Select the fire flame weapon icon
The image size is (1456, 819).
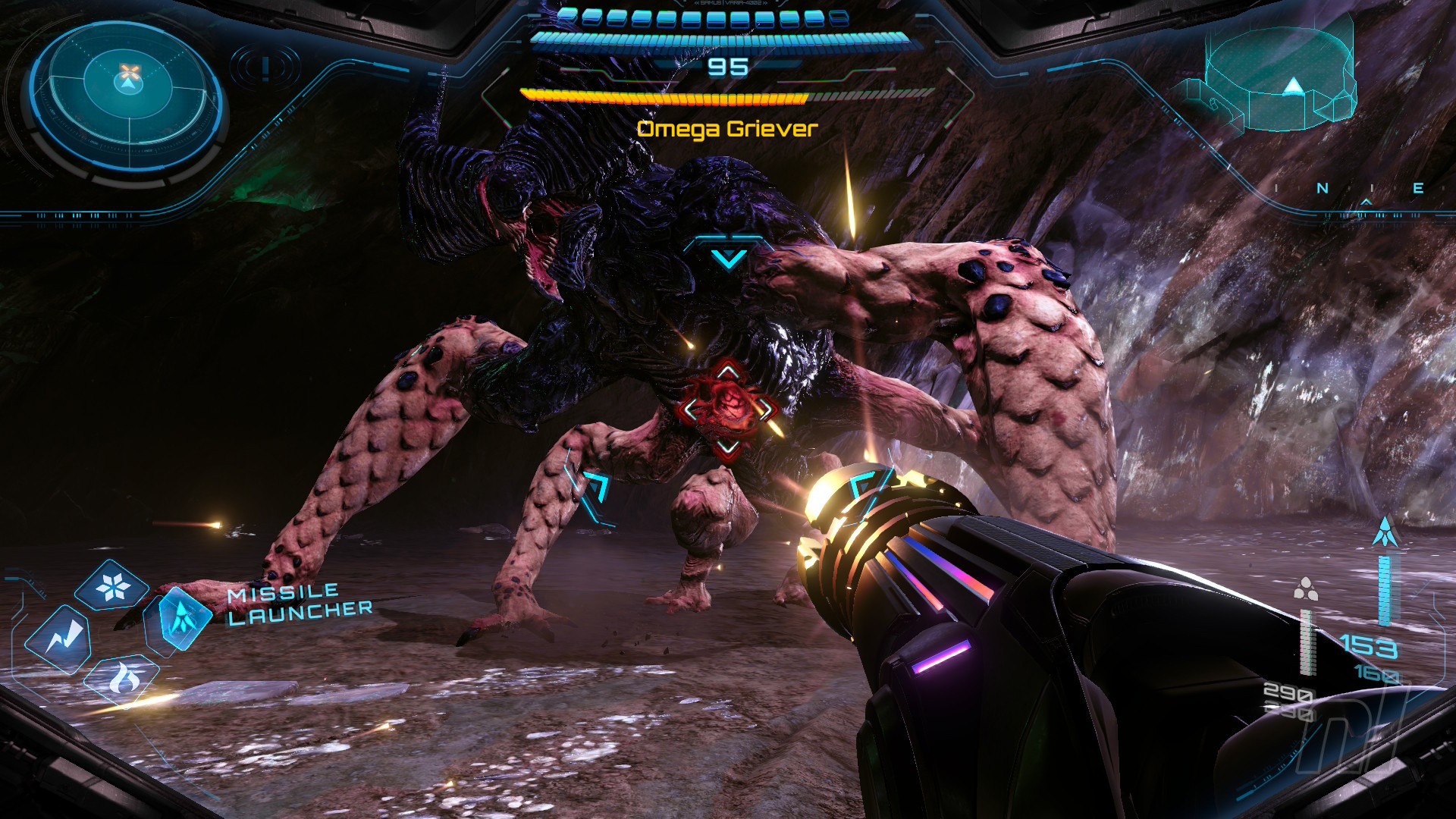point(121,677)
